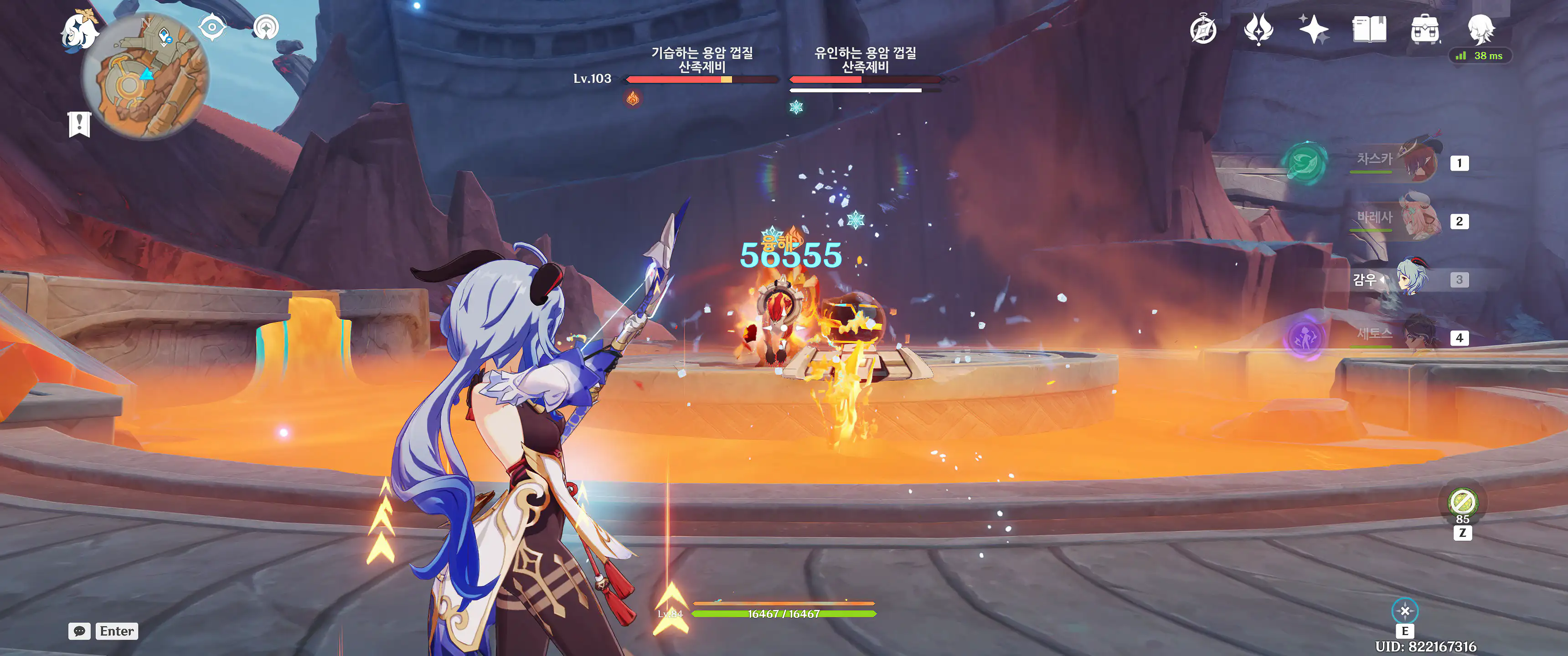The width and height of the screenshot is (1568, 656).
Task: Open the adventurer handbook book icon
Action: tap(1369, 29)
